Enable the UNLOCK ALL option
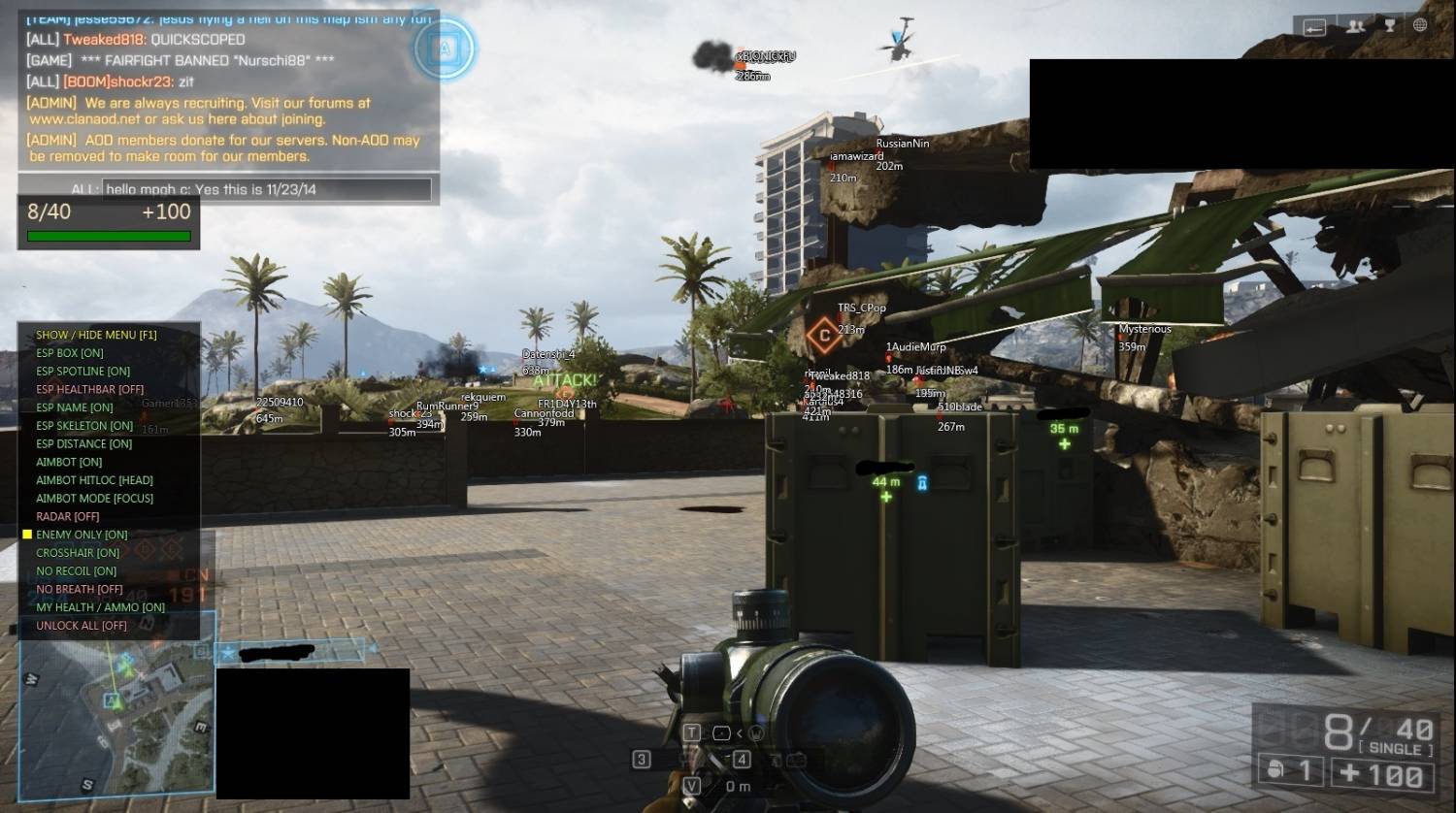The width and height of the screenshot is (1456, 813). [82, 626]
